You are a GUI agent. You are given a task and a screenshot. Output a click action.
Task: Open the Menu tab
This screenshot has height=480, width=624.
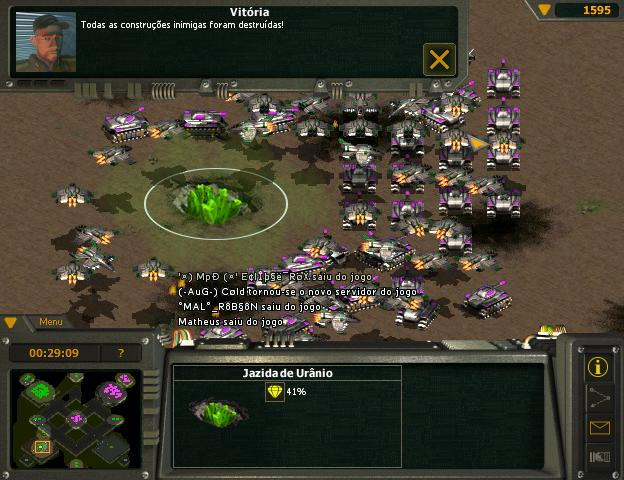pyautogui.click(x=51, y=322)
